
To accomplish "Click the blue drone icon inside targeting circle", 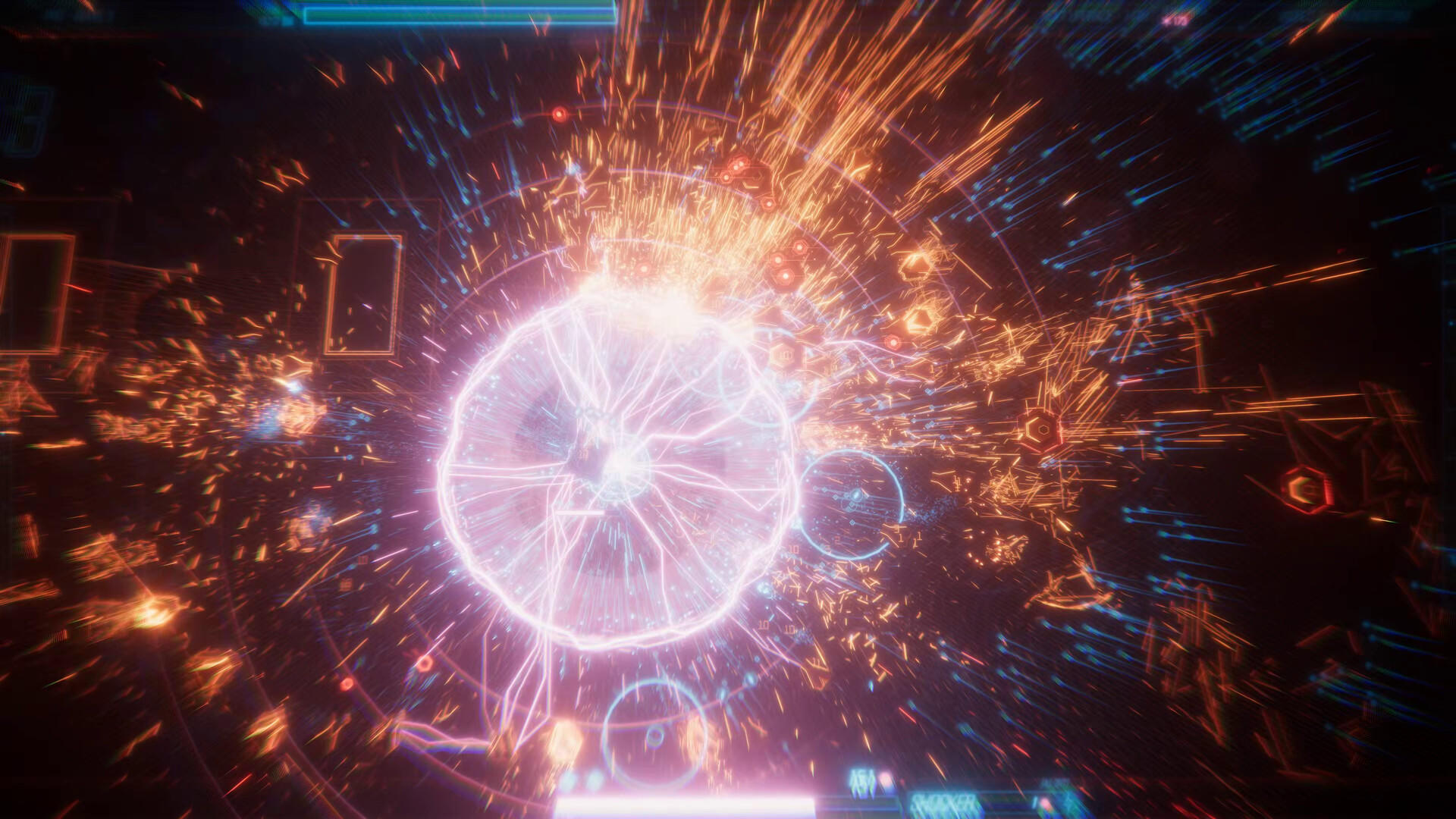I will coord(856,494).
